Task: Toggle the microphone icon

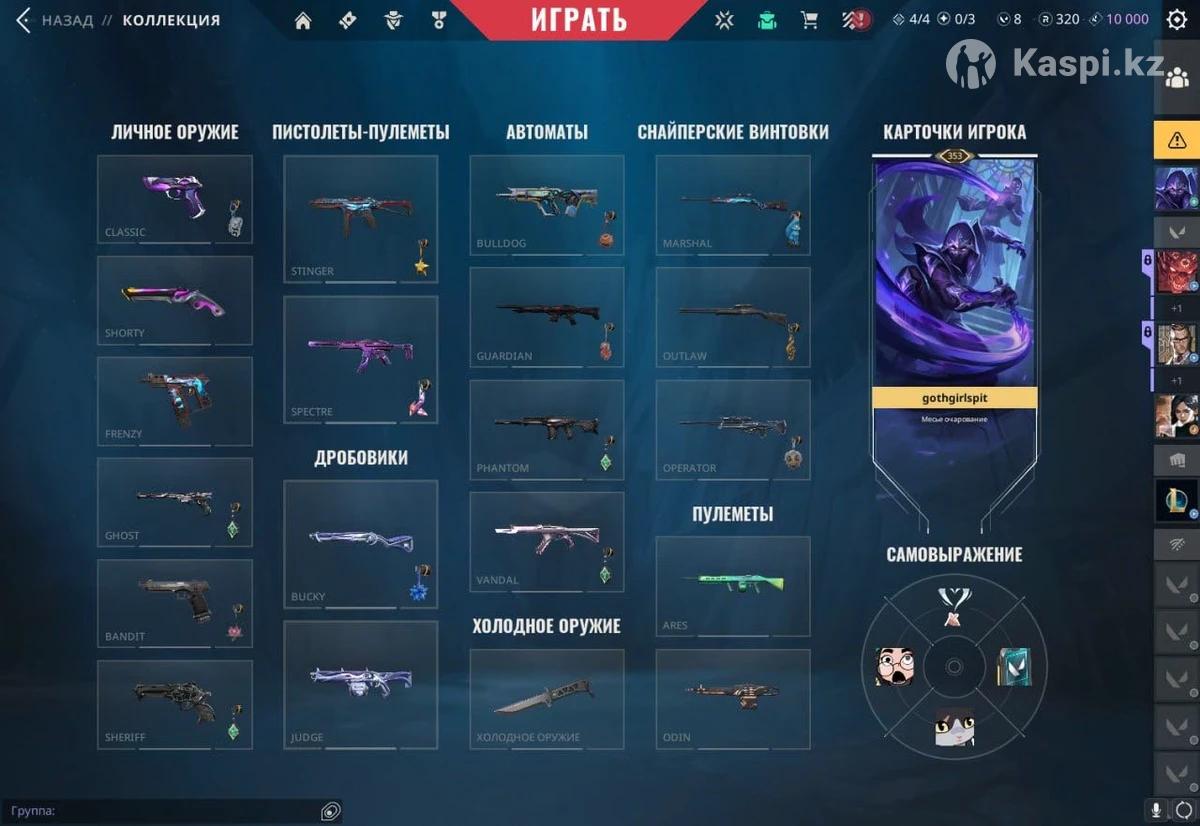Action: pyautogui.click(x=1157, y=810)
